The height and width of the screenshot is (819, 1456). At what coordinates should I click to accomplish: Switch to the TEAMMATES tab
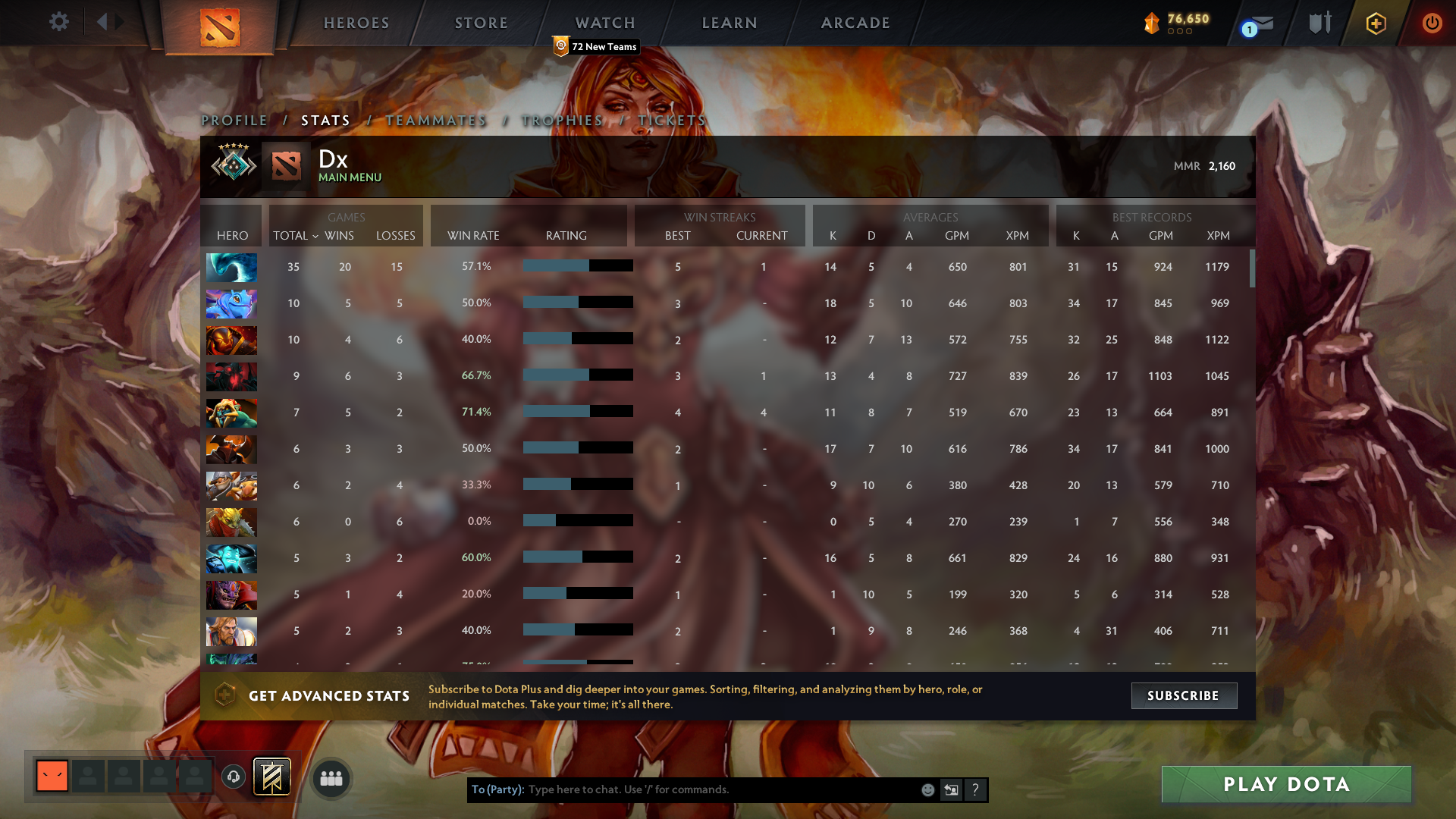pos(436,120)
